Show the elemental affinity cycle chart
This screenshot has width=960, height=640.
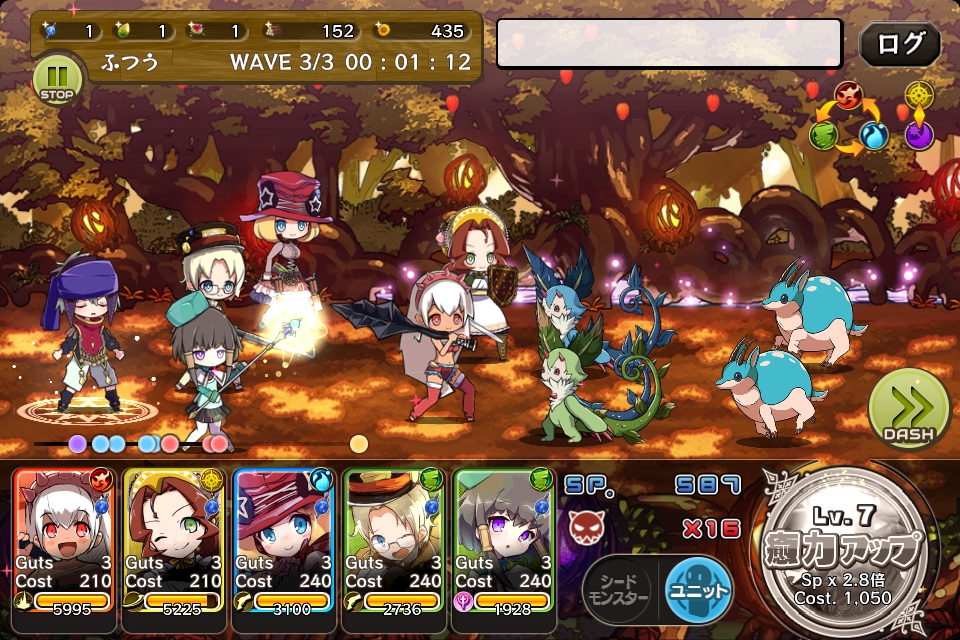pos(872,120)
